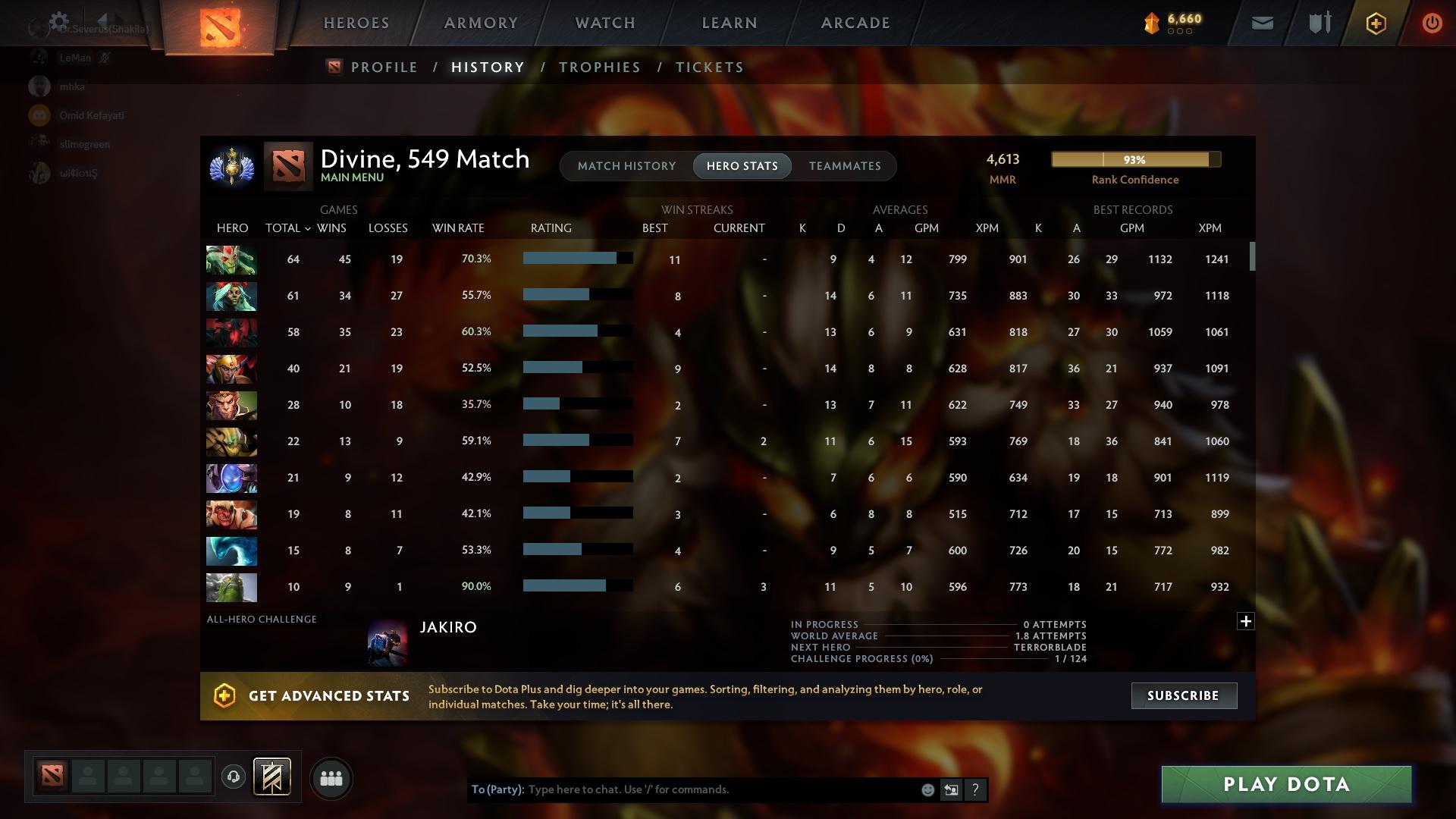Open the shield and sword armory icon
The height and width of the screenshot is (819, 1456).
(x=1318, y=23)
